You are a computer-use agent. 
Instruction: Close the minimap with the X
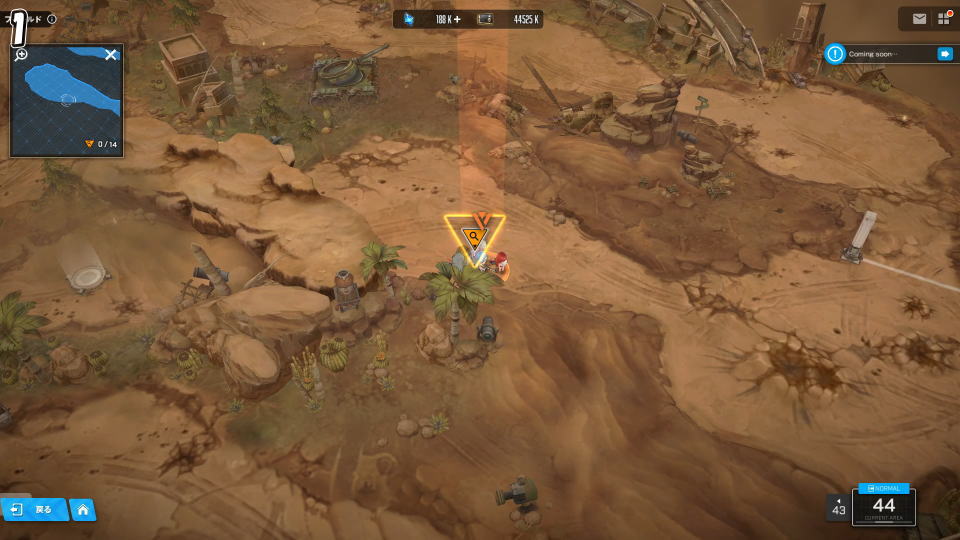(111, 55)
